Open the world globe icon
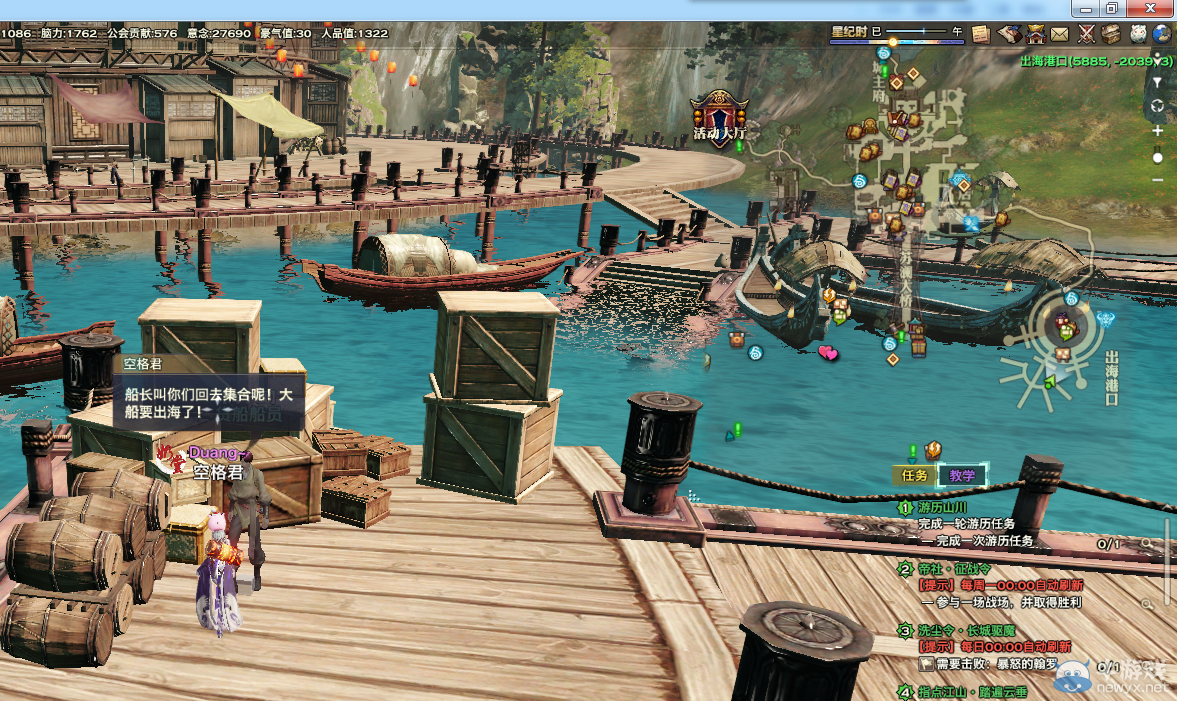1177x701 pixels. click(1162, 34)
